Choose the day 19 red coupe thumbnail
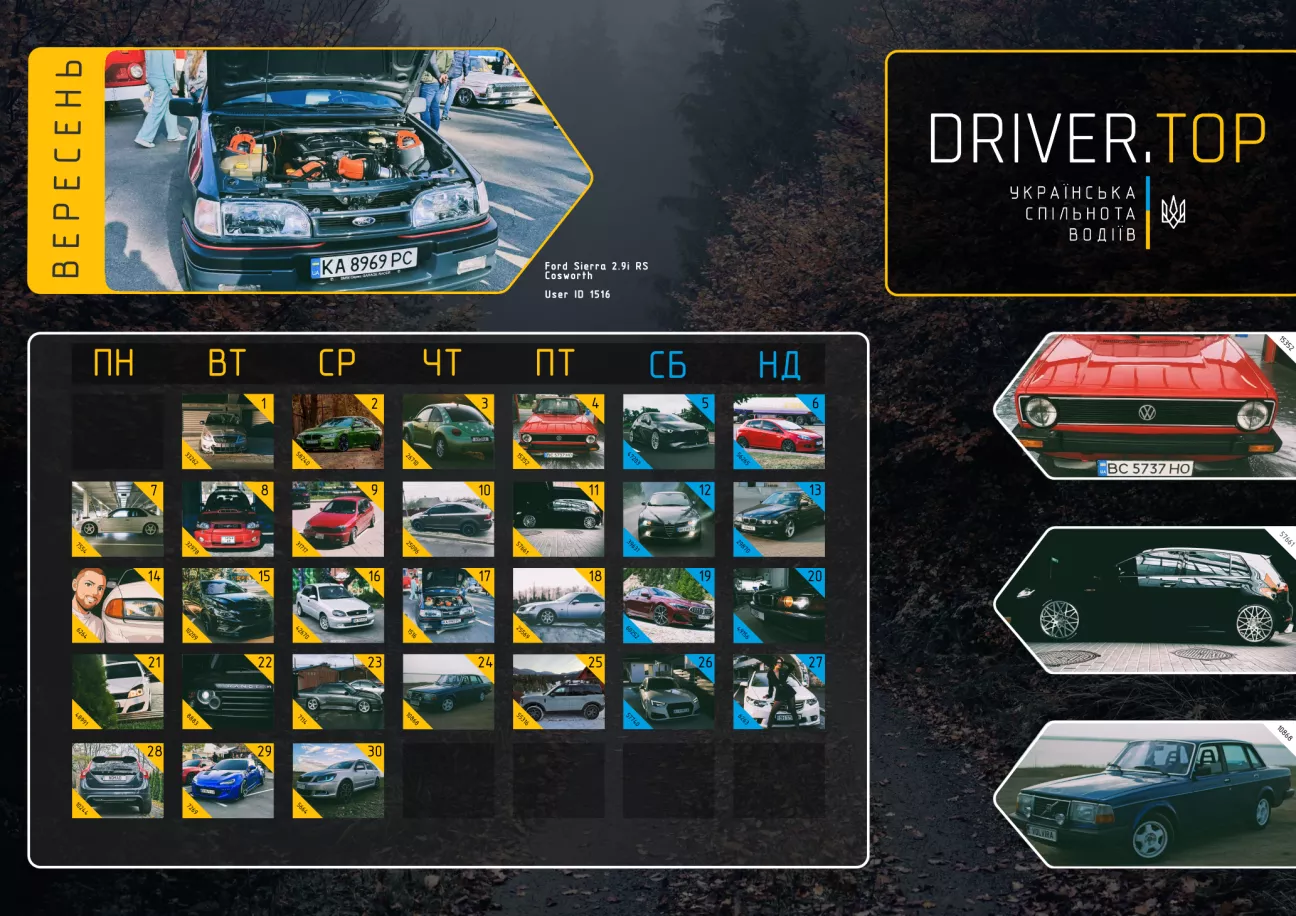 point(668,605)
